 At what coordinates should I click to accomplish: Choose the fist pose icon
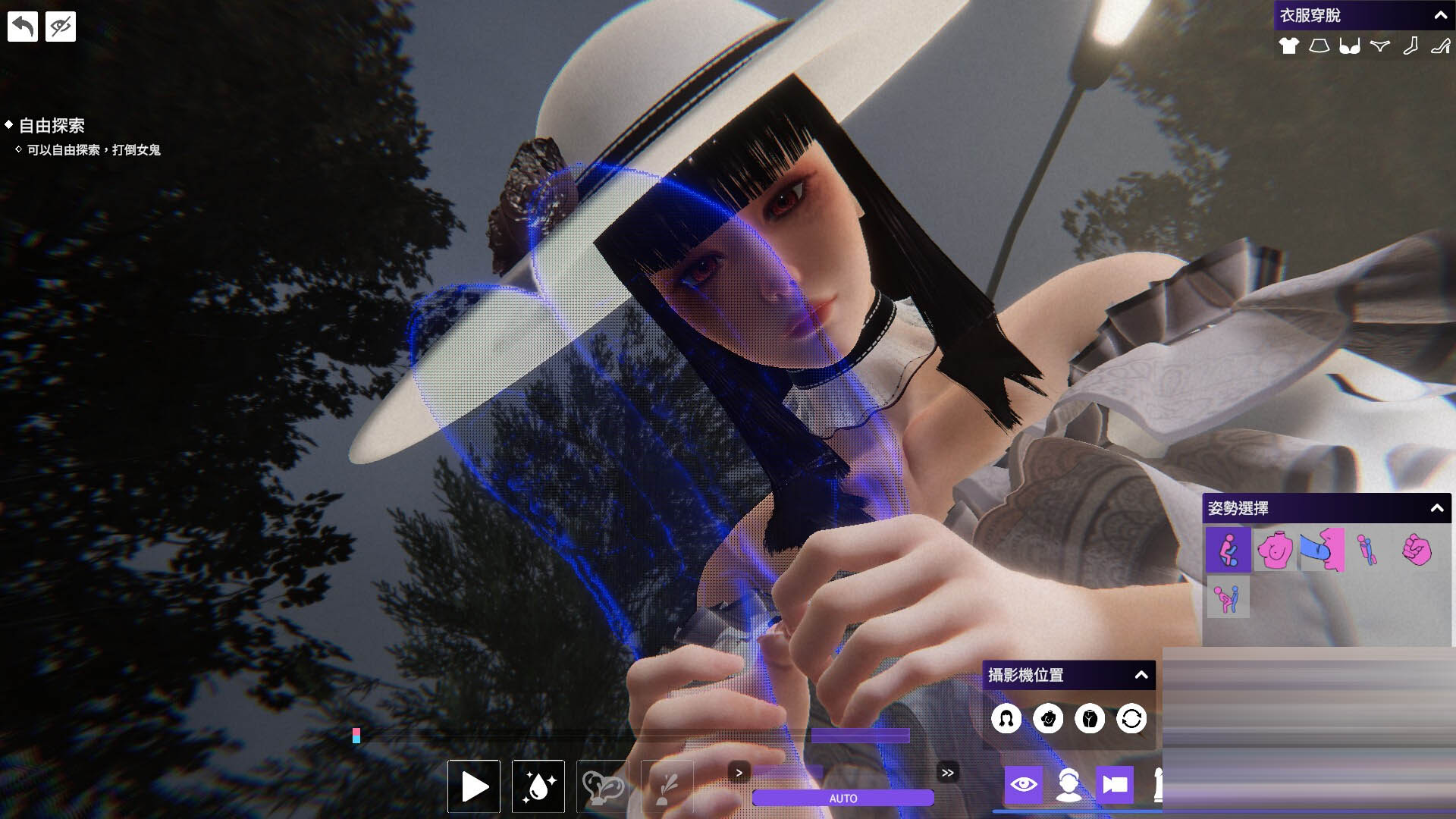[1416, 550]
